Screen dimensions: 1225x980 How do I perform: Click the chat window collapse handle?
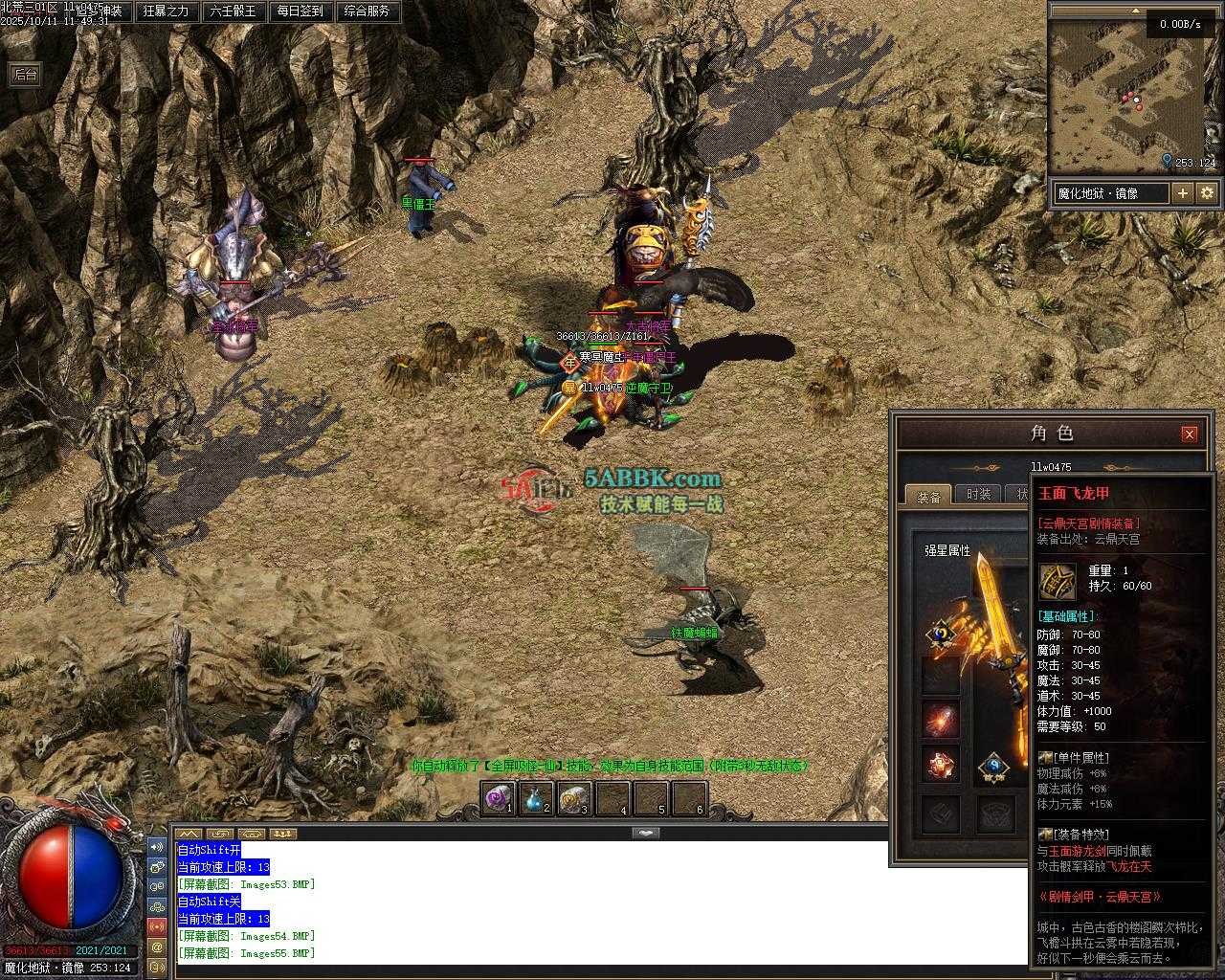point(647,833)
